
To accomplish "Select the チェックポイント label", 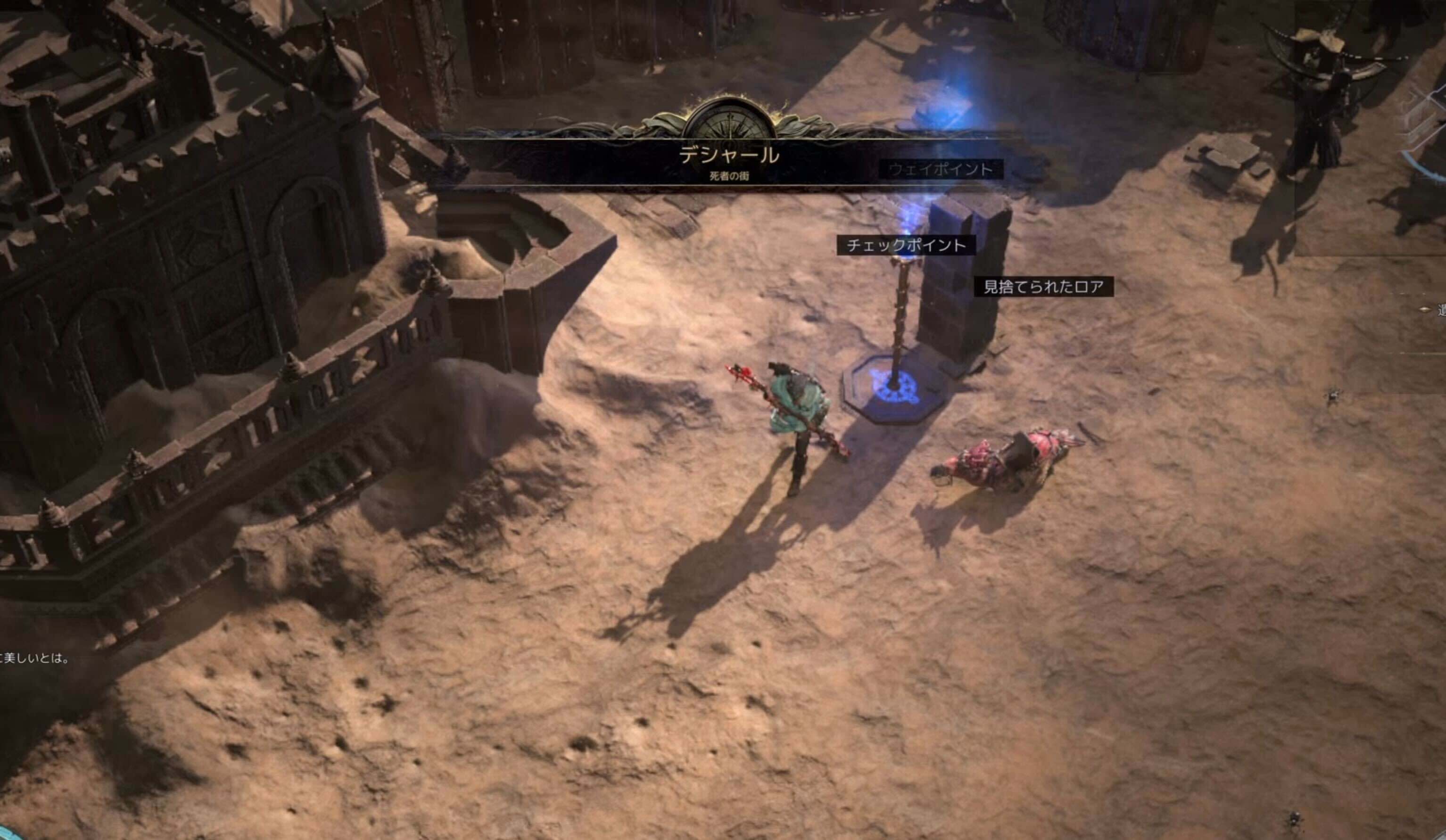I will click(x=906, y=246).
